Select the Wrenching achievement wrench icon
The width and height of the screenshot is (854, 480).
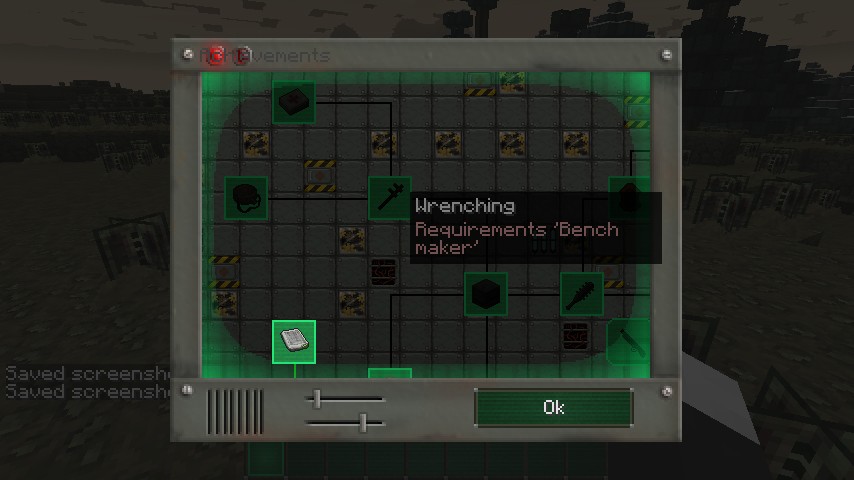pos(389,197)
